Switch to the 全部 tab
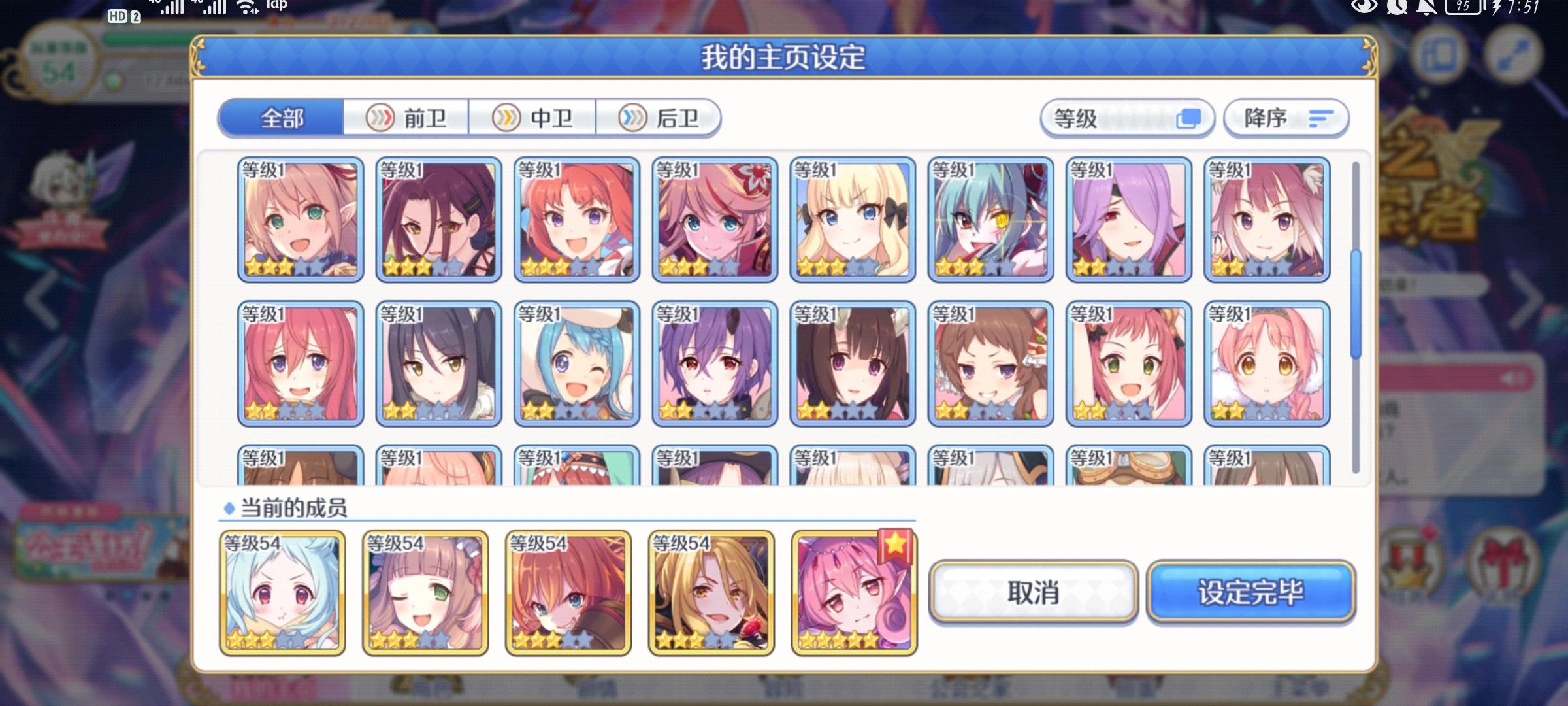This screenshot has height=706, width=1568. click(x=281, y=119)
